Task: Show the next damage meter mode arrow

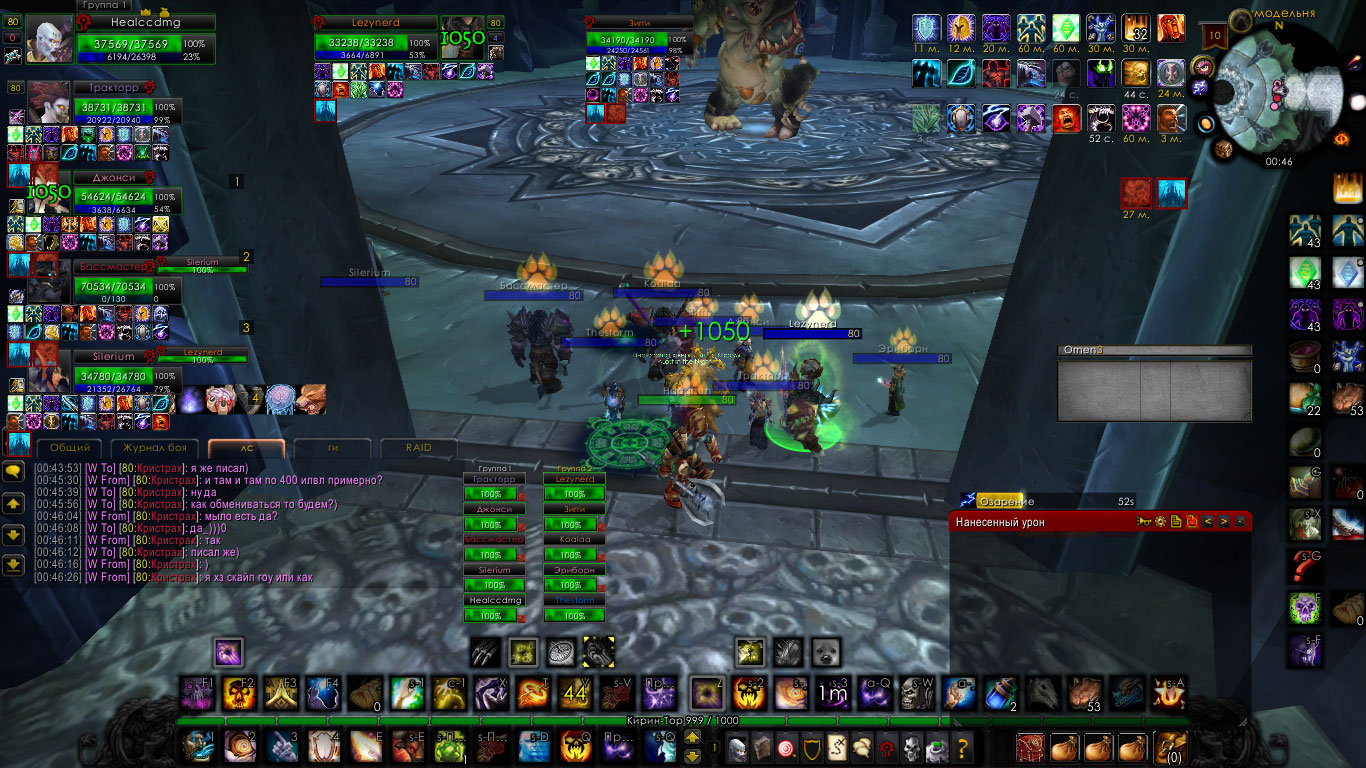Action: point(1223,521)
